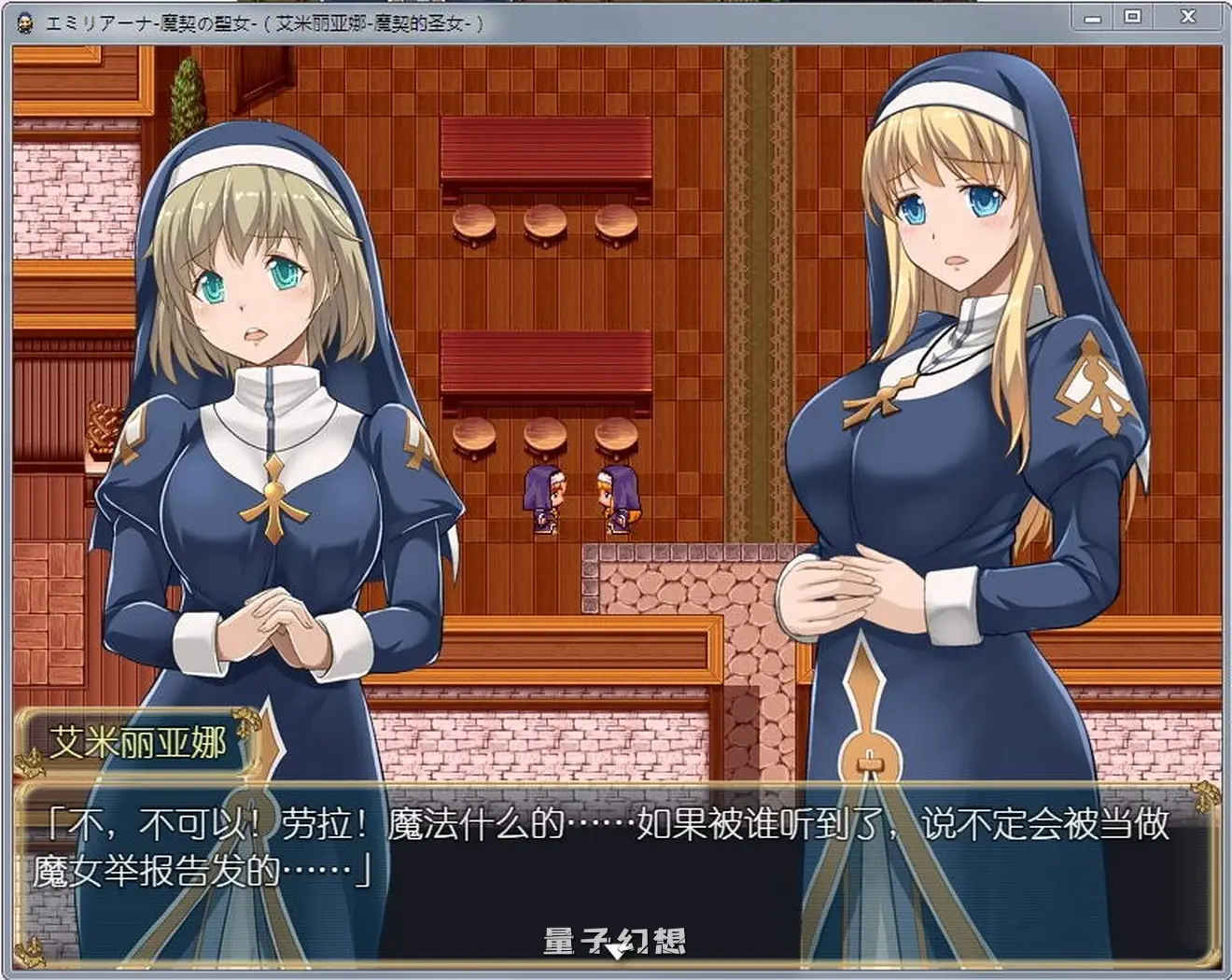Click the anchor emblem on Laura's sleeve
The height and width of the screenshot is (980, 1232).
tap(1098, 381)
